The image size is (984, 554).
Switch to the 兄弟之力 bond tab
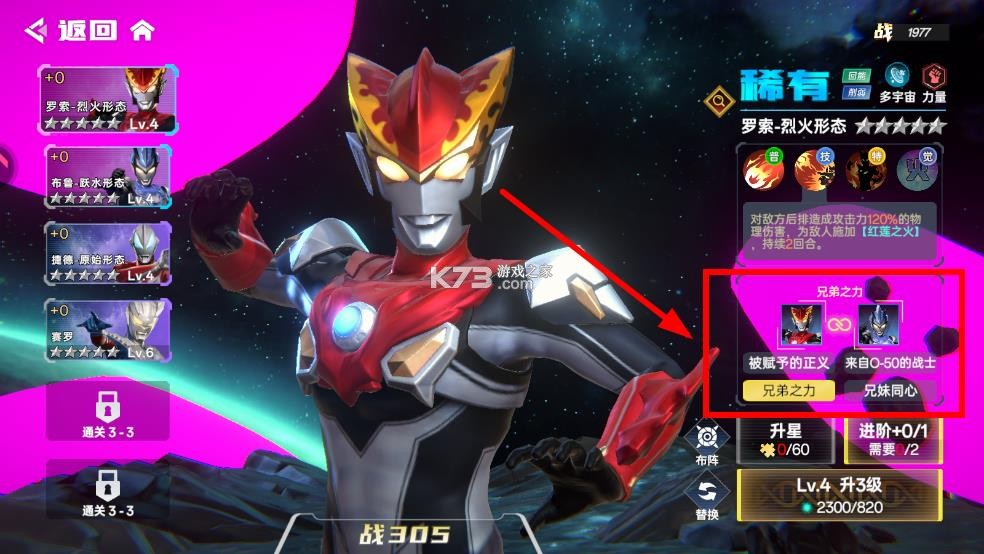790,390
